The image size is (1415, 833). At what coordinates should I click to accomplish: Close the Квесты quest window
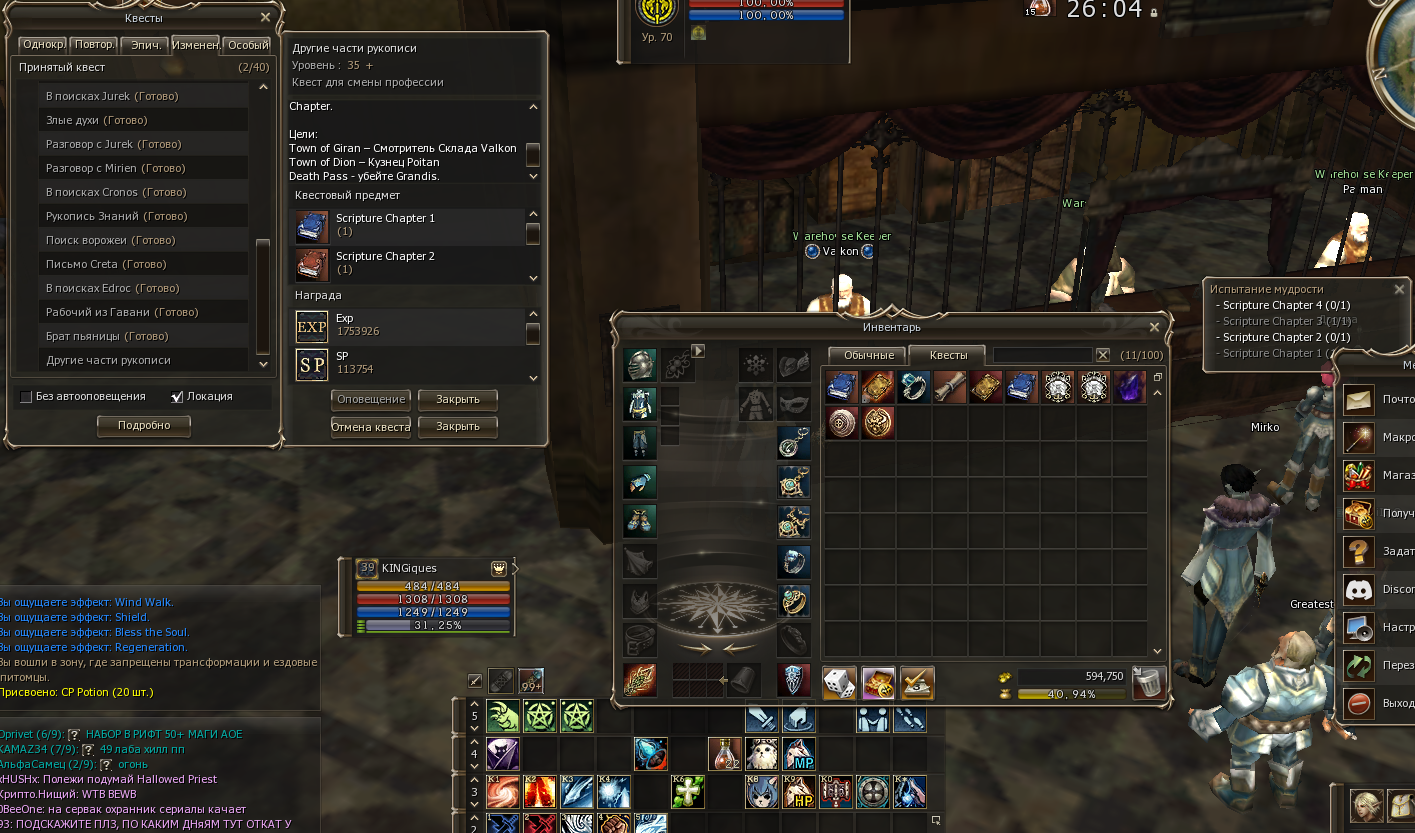(x=265, y=17)
